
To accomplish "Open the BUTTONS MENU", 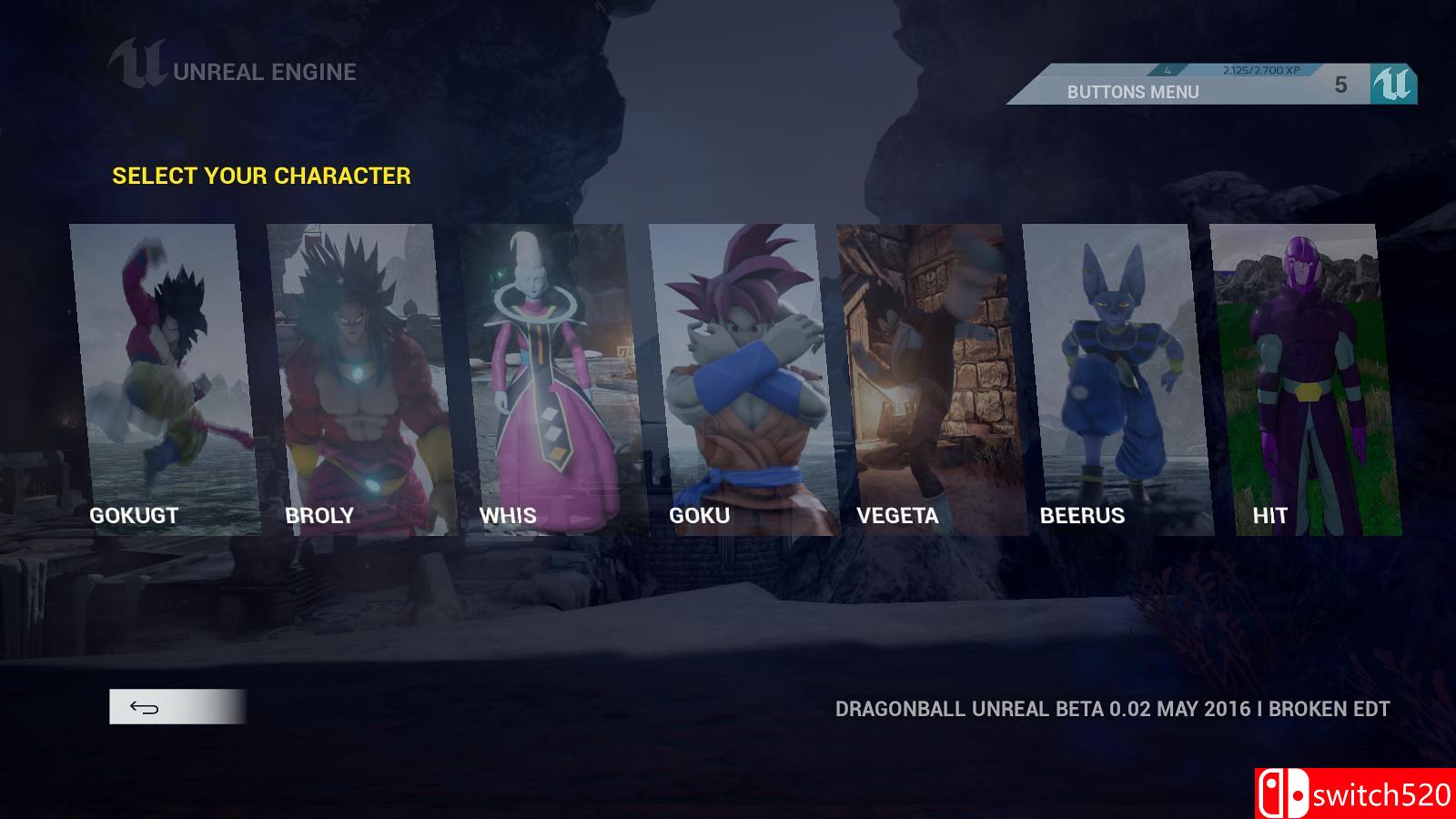I will 1134,91.
